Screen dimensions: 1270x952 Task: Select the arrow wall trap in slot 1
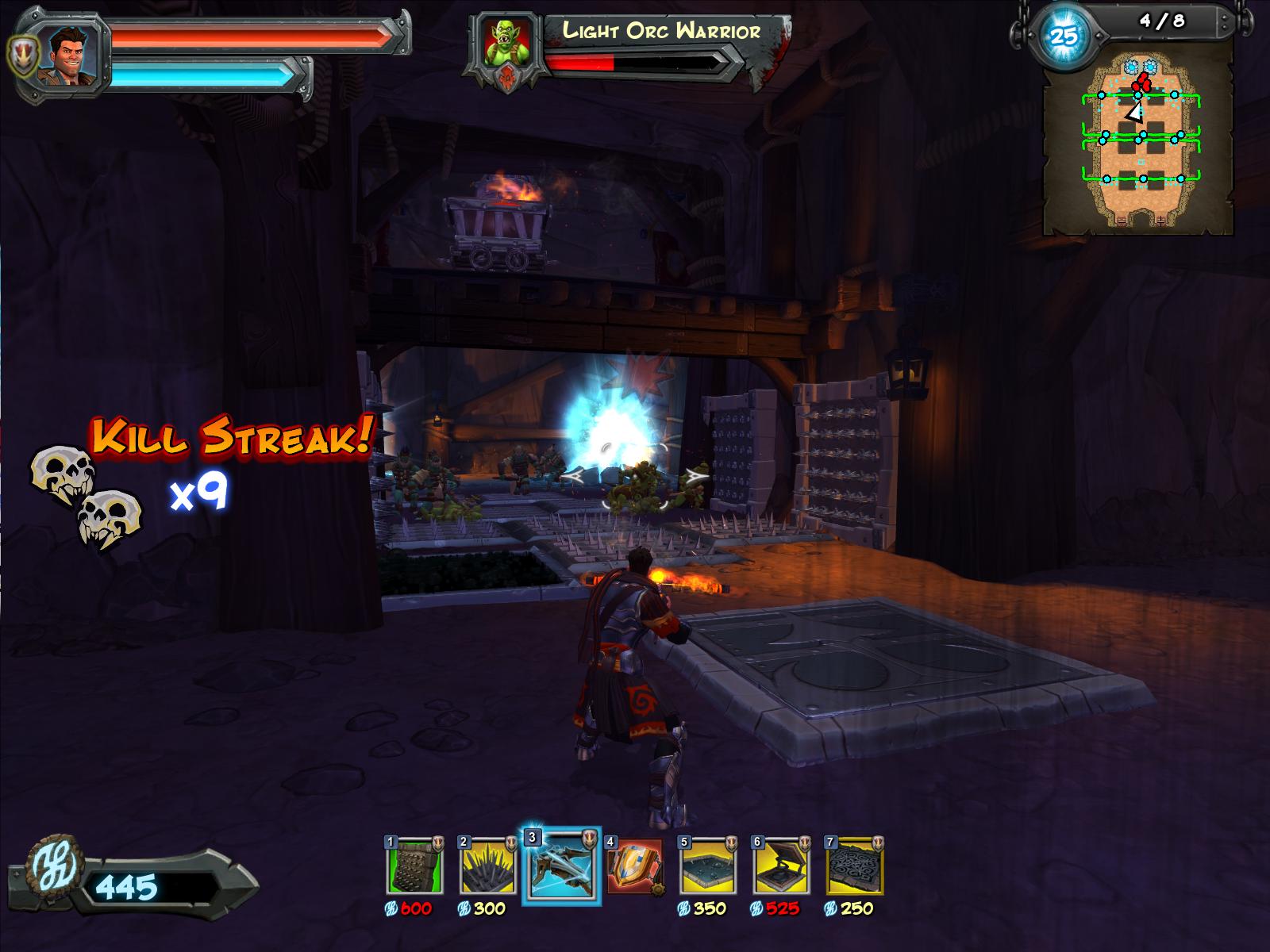[x=414, y=866]
